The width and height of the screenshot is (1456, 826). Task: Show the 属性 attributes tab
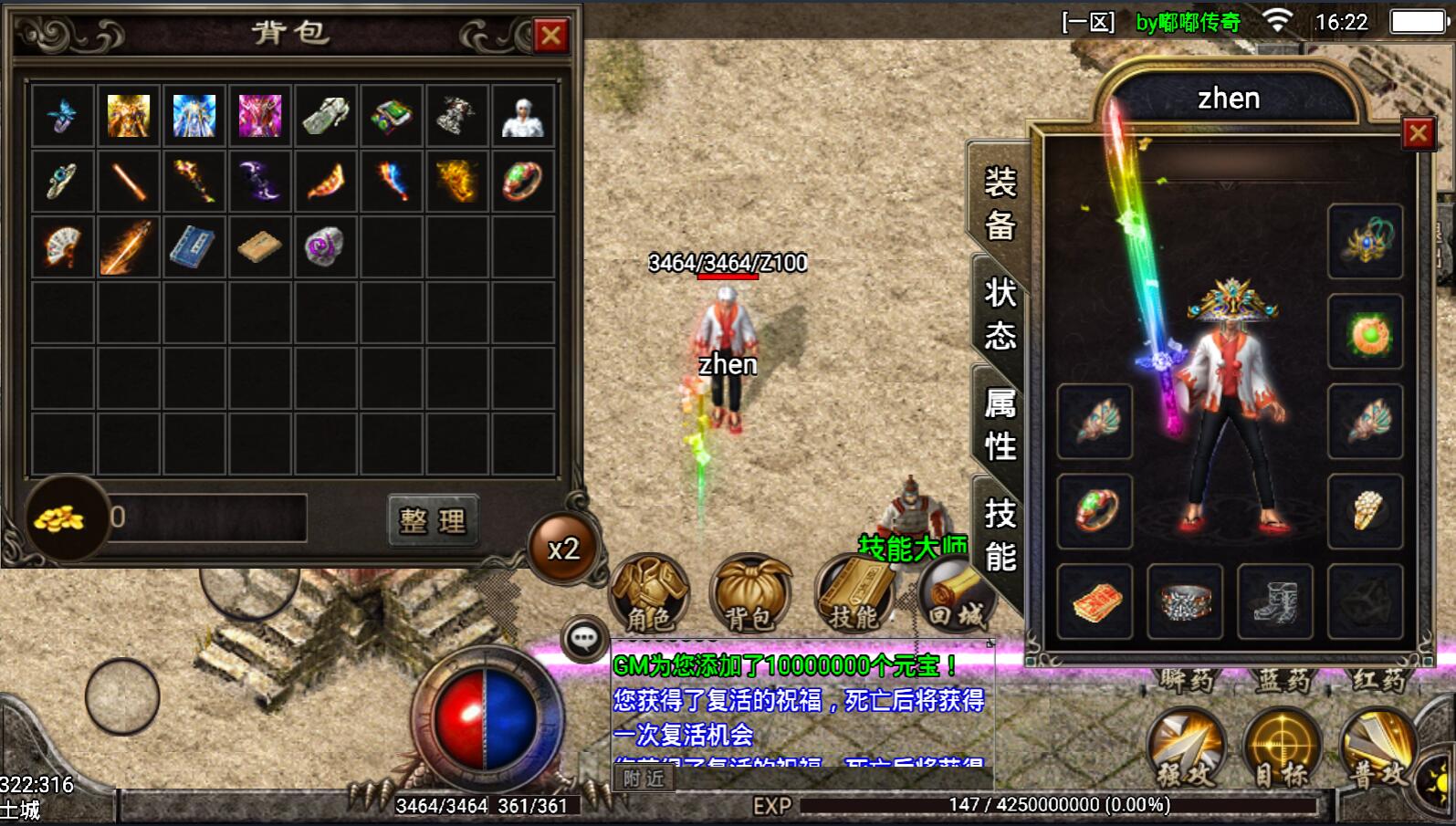[x=1000, y=424]
